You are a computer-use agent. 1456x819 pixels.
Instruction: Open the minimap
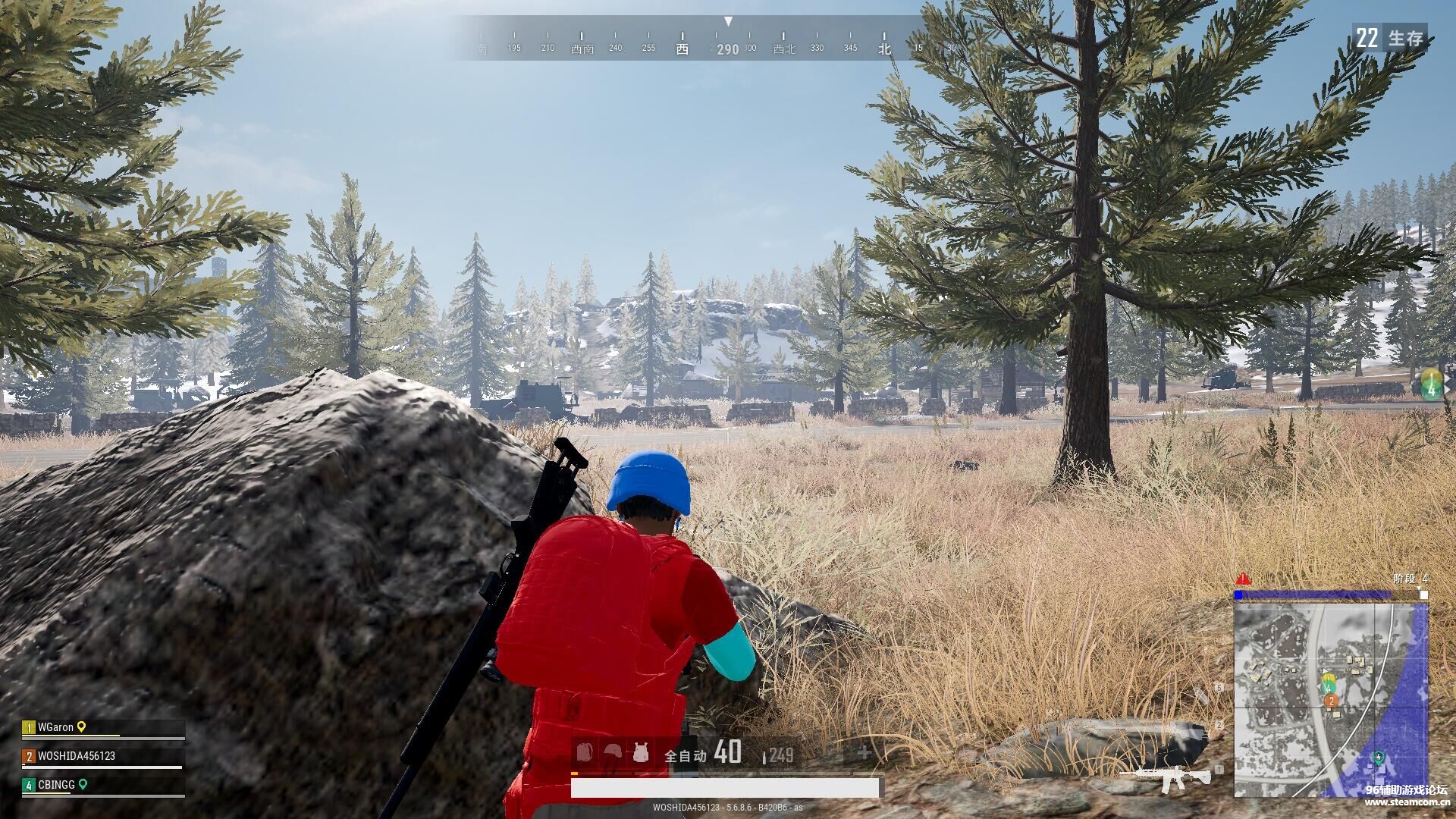coord(1331,699)
